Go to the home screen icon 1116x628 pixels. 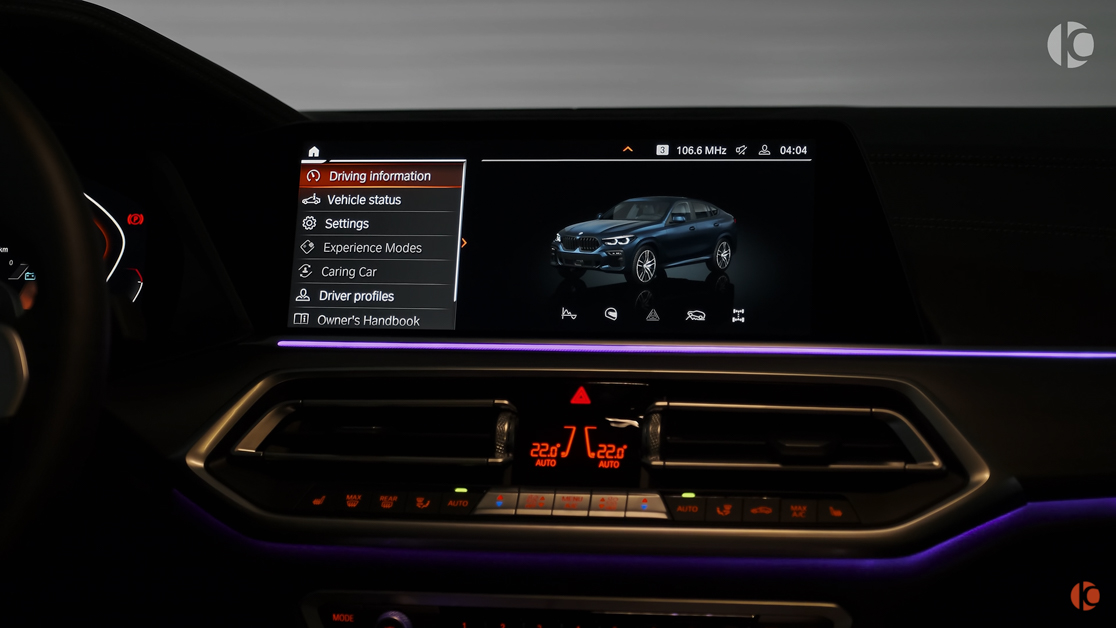click(x=314, y=151)
